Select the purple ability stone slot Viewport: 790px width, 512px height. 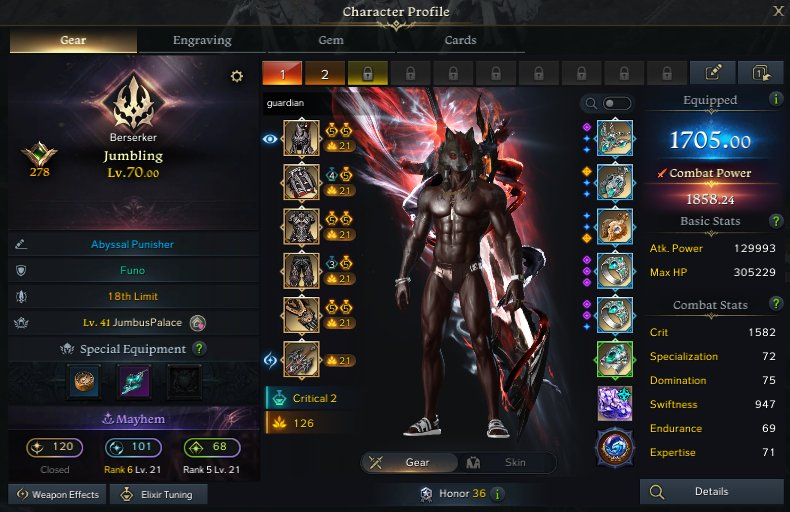pyautogui.click(x=615, y=404)
